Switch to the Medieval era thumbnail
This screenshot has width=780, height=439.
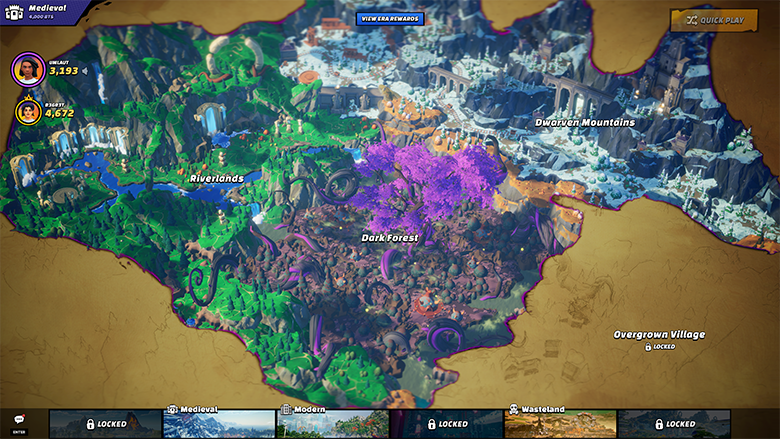coord(219,424)
